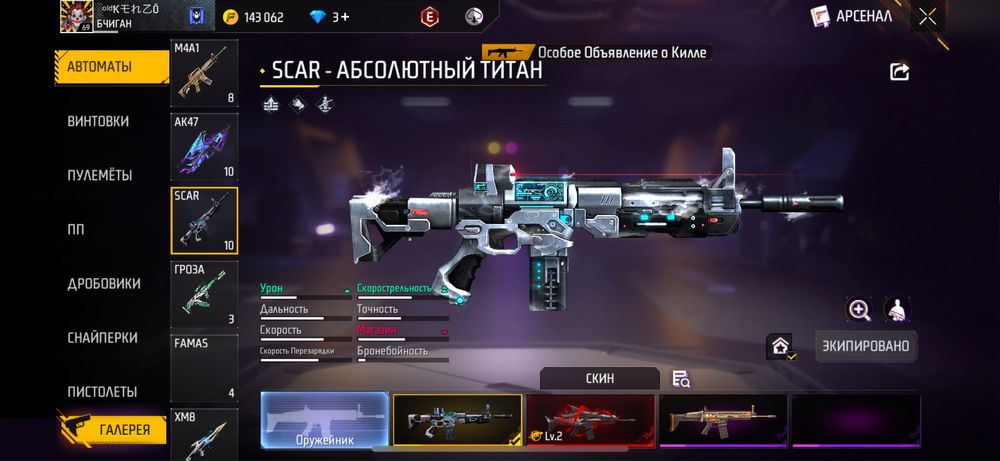Screen dimensions: 1000x461
Task: Choose the AK47 weapon tile
Action: tap(205, 146)
